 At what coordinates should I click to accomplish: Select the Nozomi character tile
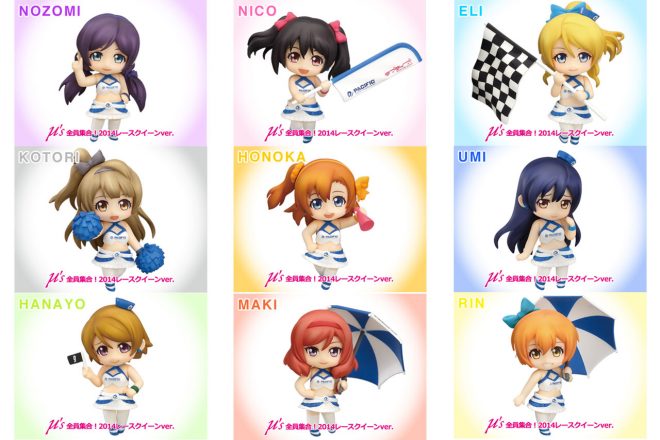click(108, 73)
